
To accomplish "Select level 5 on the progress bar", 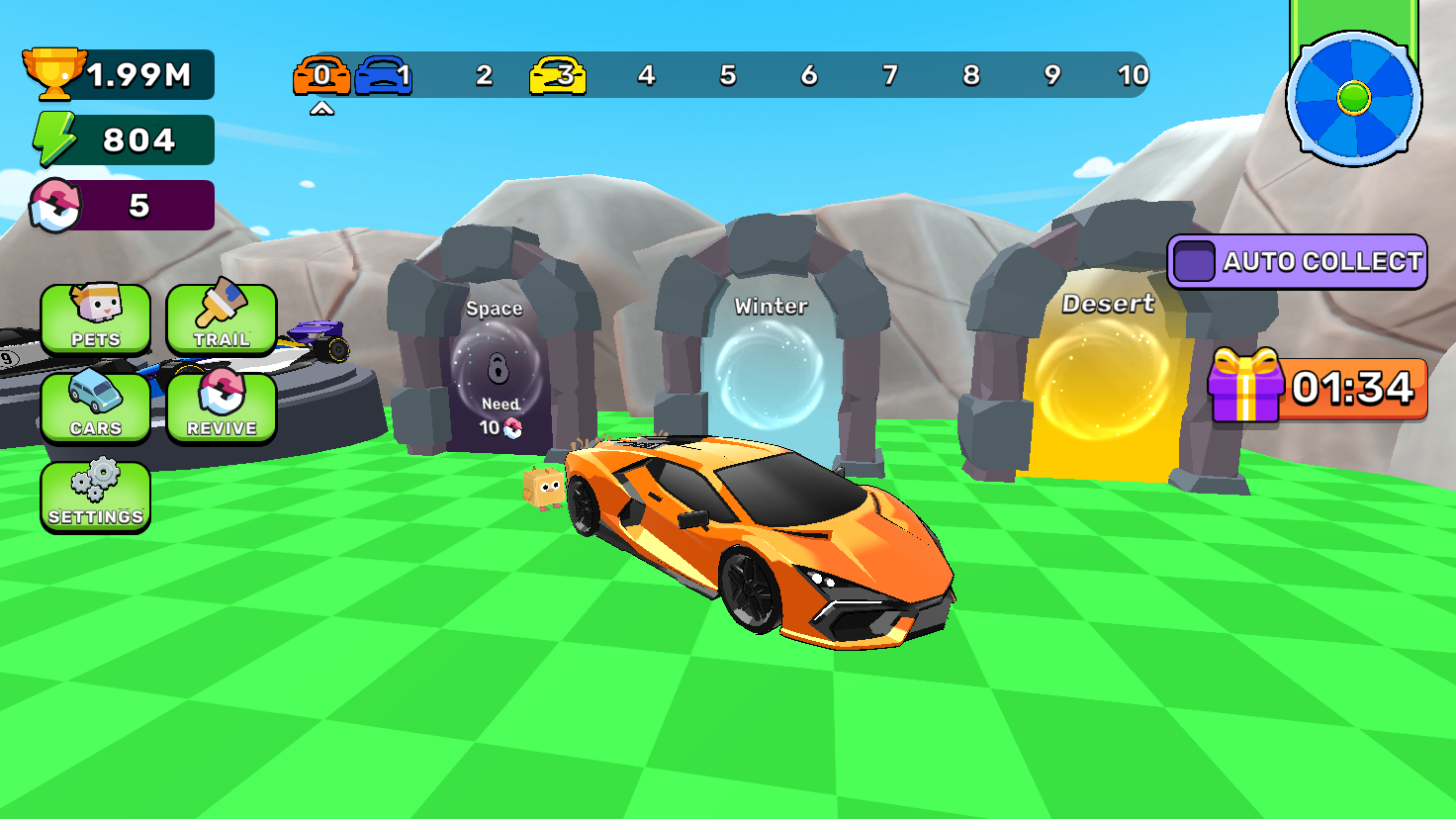I will click(x=728, y=74).
